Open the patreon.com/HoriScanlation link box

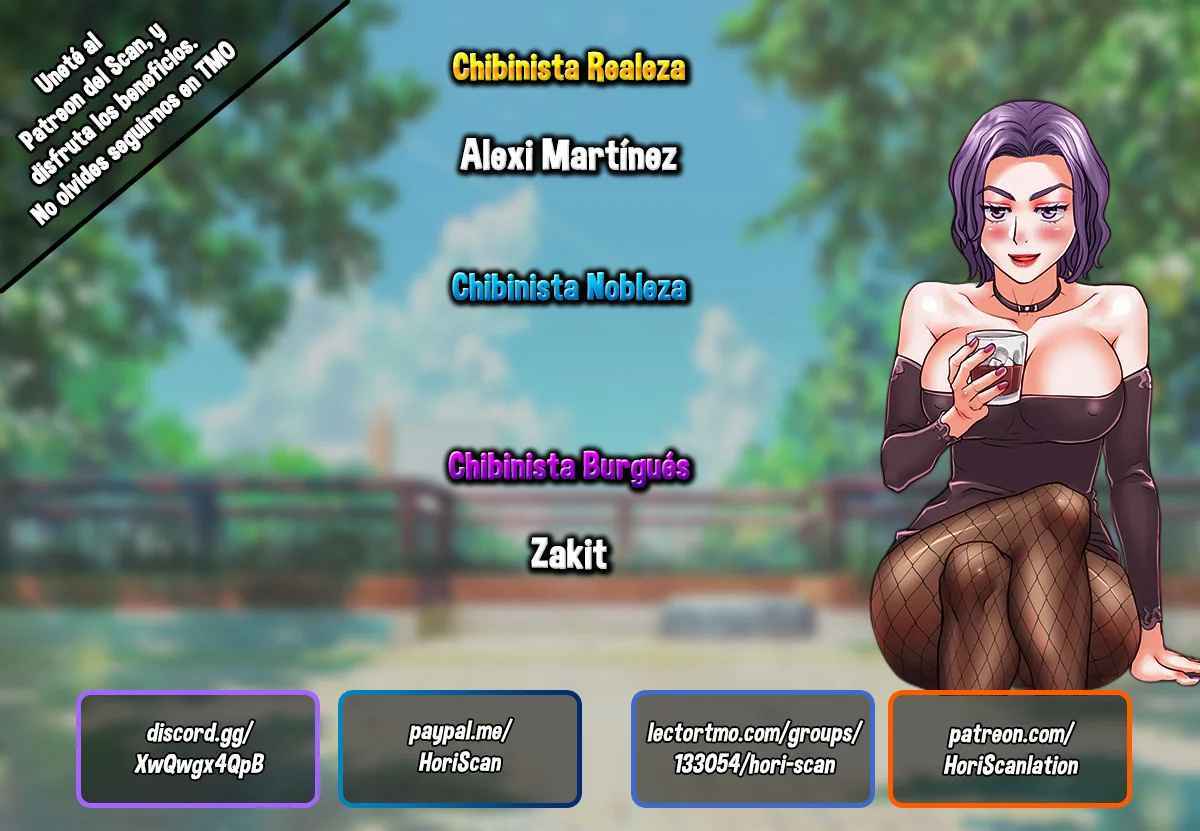coord(1010,749)
